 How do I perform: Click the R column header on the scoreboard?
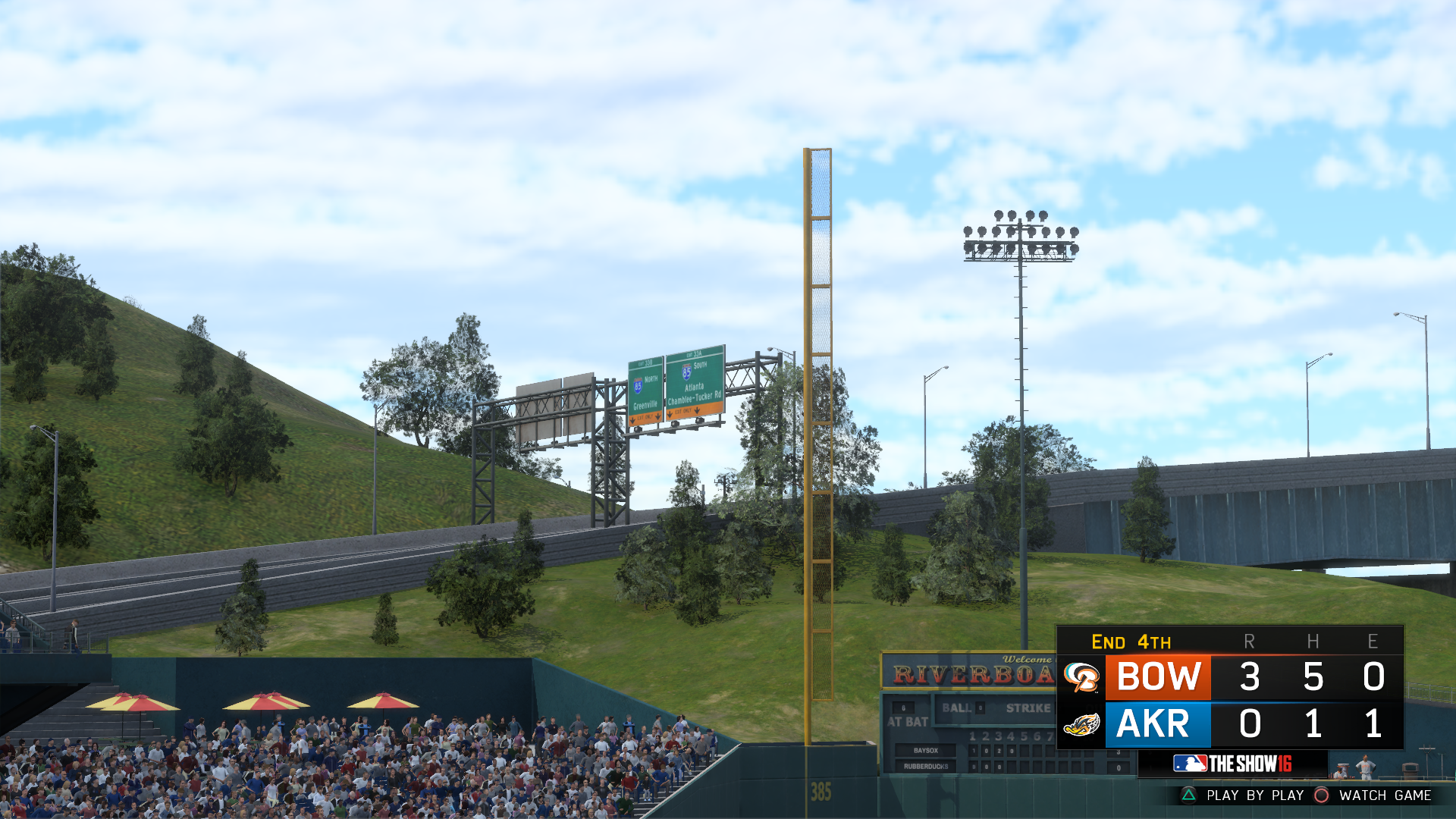point(1250,642)
